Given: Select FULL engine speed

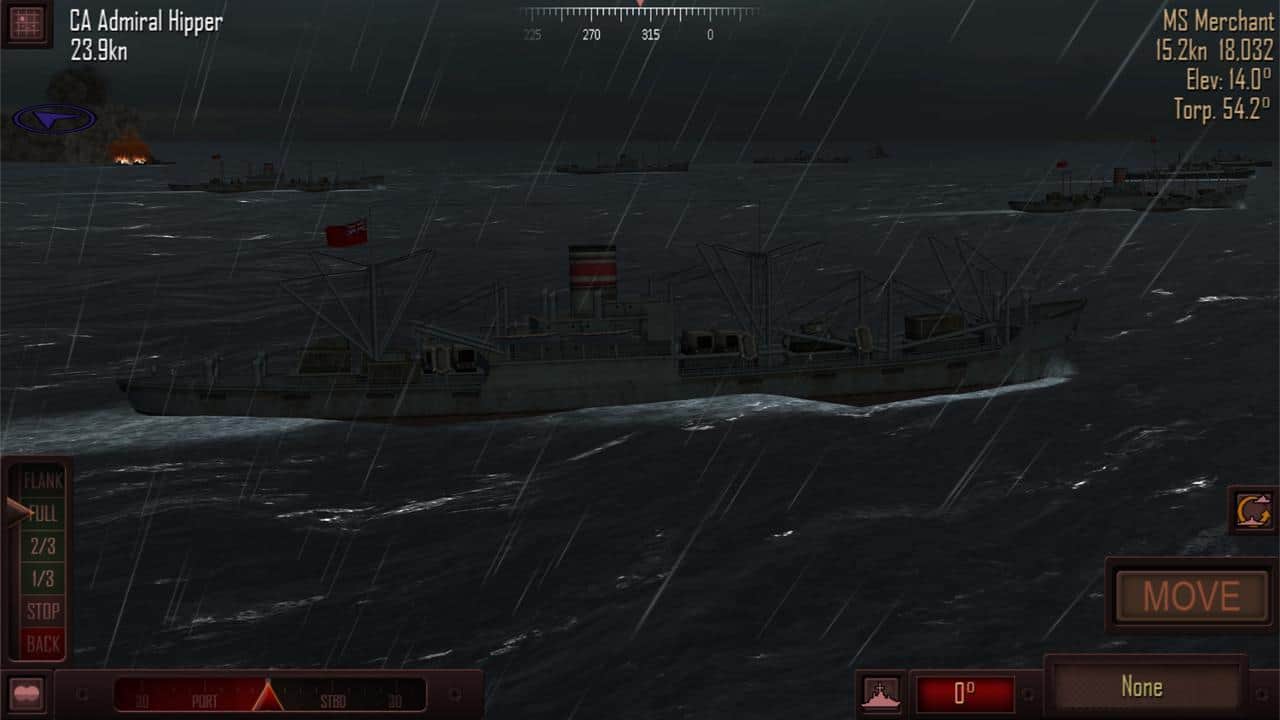Looking at the screenshot, I should click(x=43, y=514).
